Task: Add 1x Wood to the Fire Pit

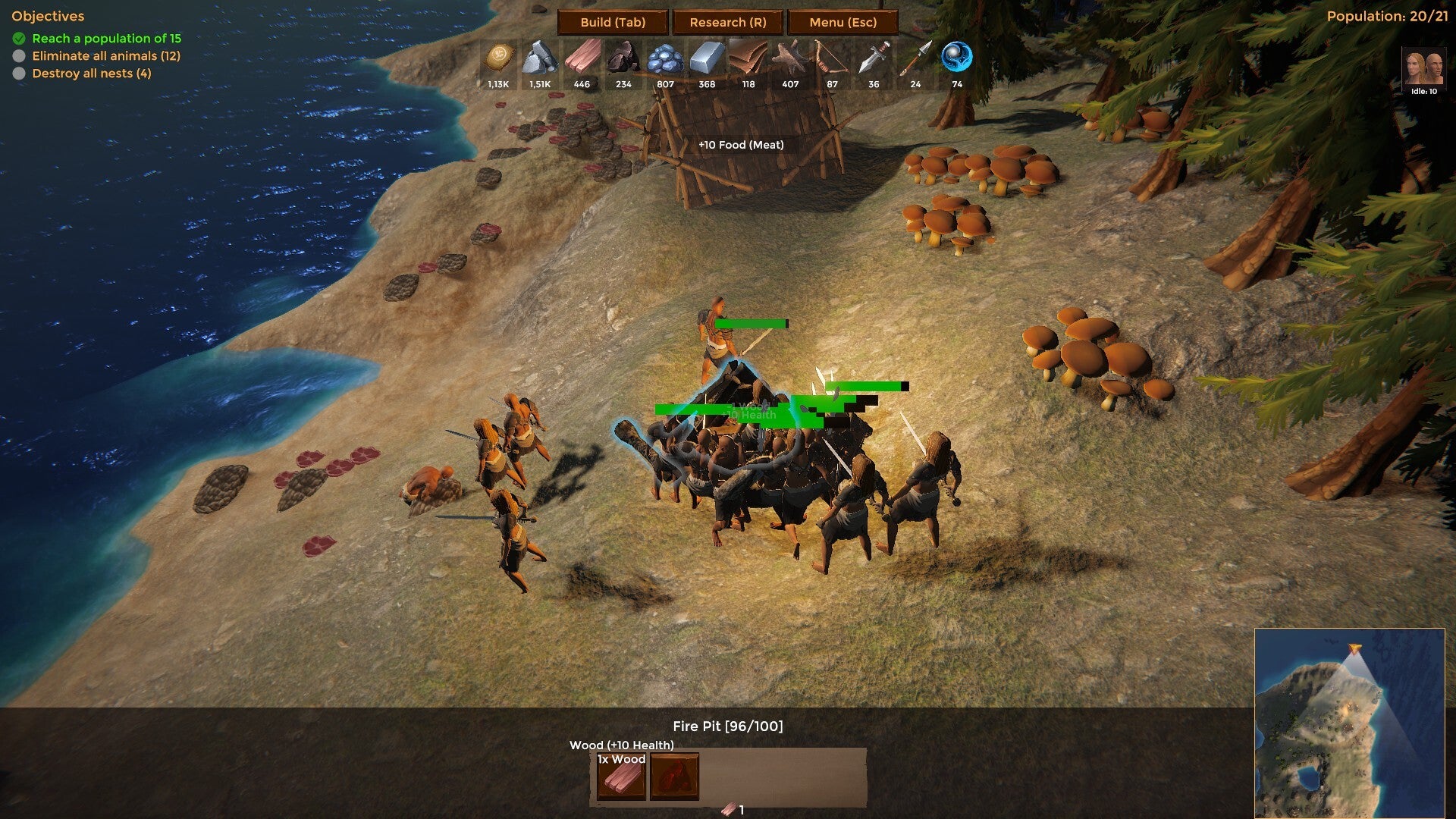Action: pos(621,776)
